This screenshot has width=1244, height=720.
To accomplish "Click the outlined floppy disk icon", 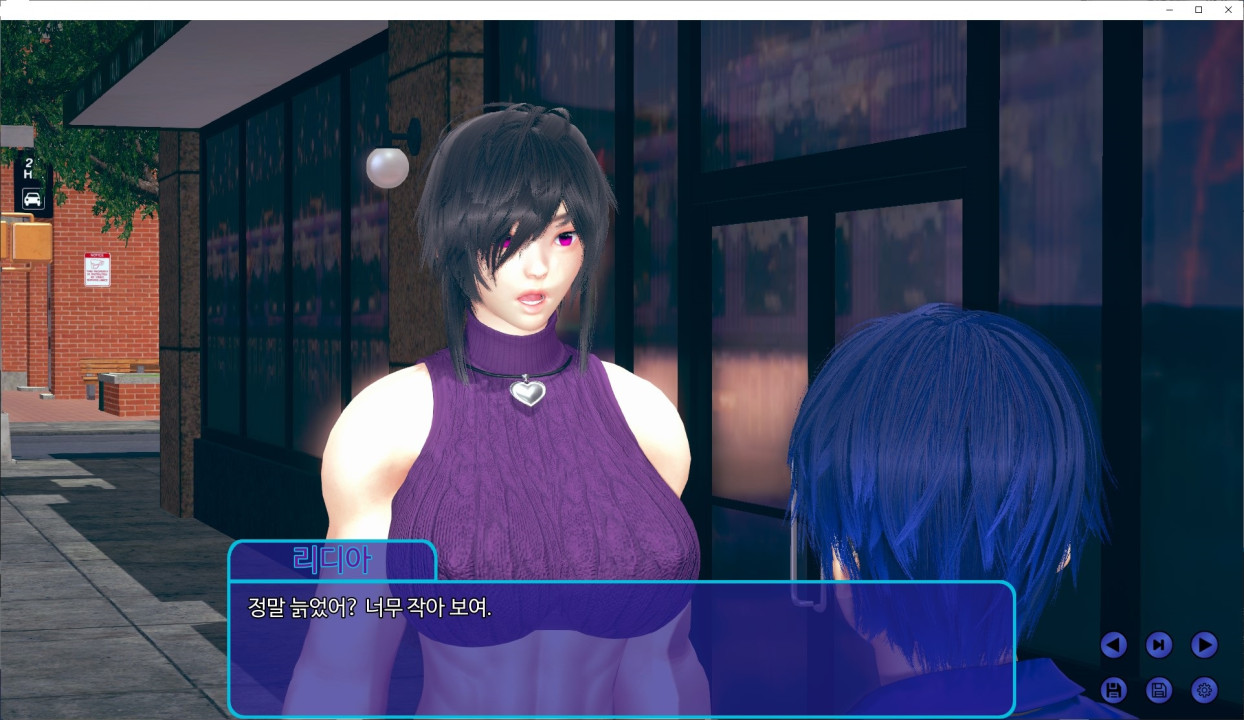I will [1158, 690].
